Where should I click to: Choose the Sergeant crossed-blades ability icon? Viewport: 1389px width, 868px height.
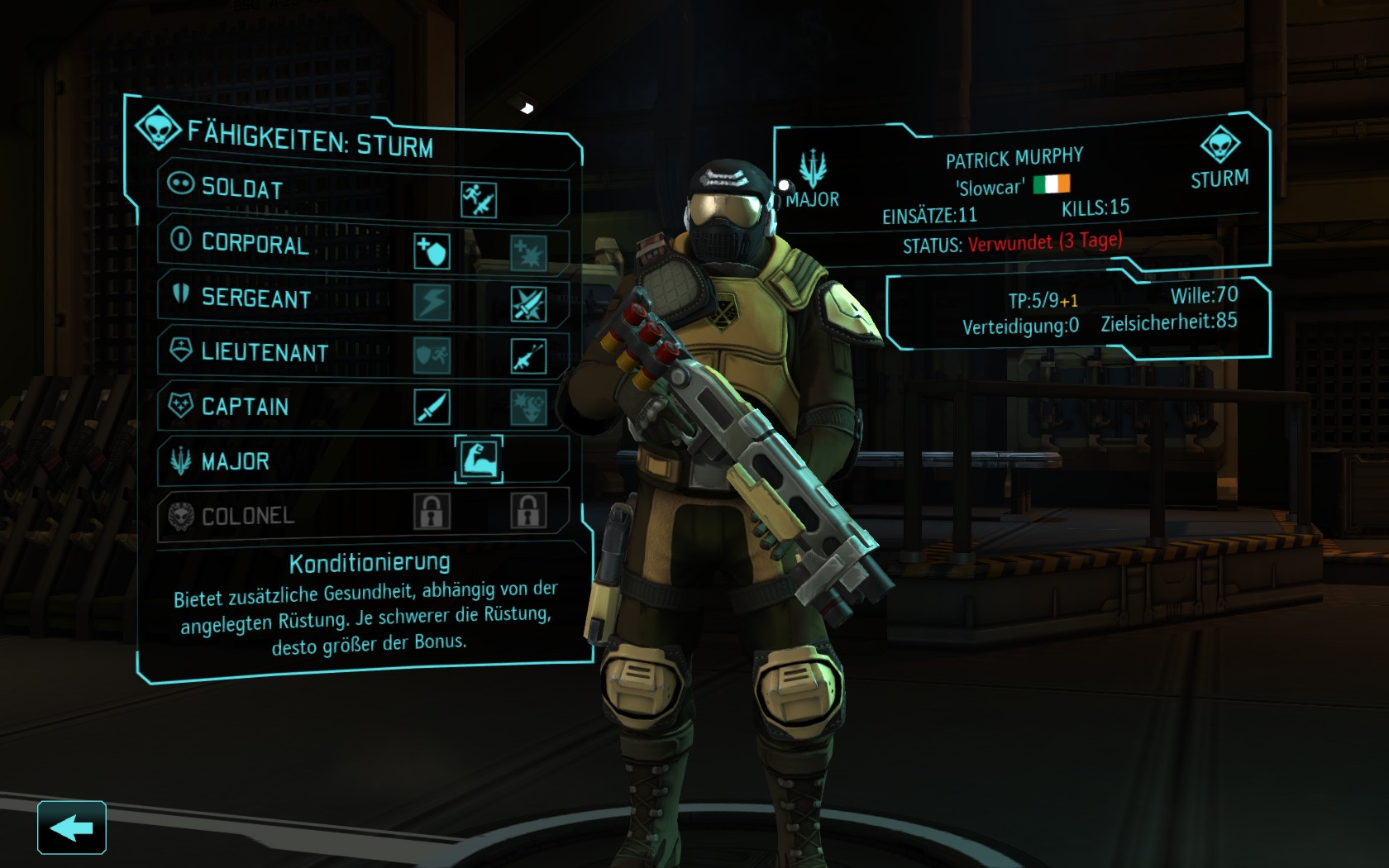tap(528, 305)
